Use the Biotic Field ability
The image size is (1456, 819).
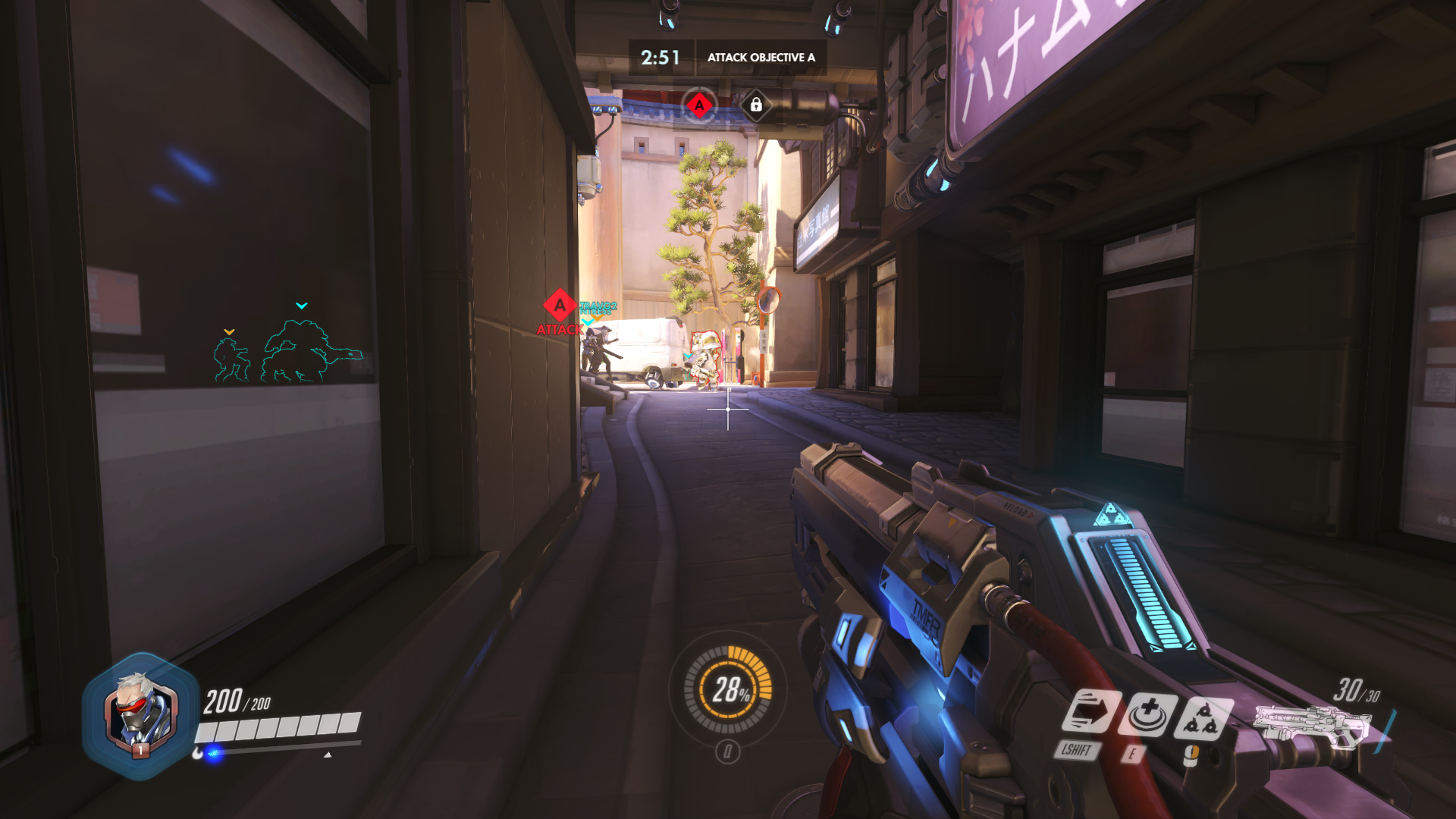pyautogui.click(x=1148, y=714)
